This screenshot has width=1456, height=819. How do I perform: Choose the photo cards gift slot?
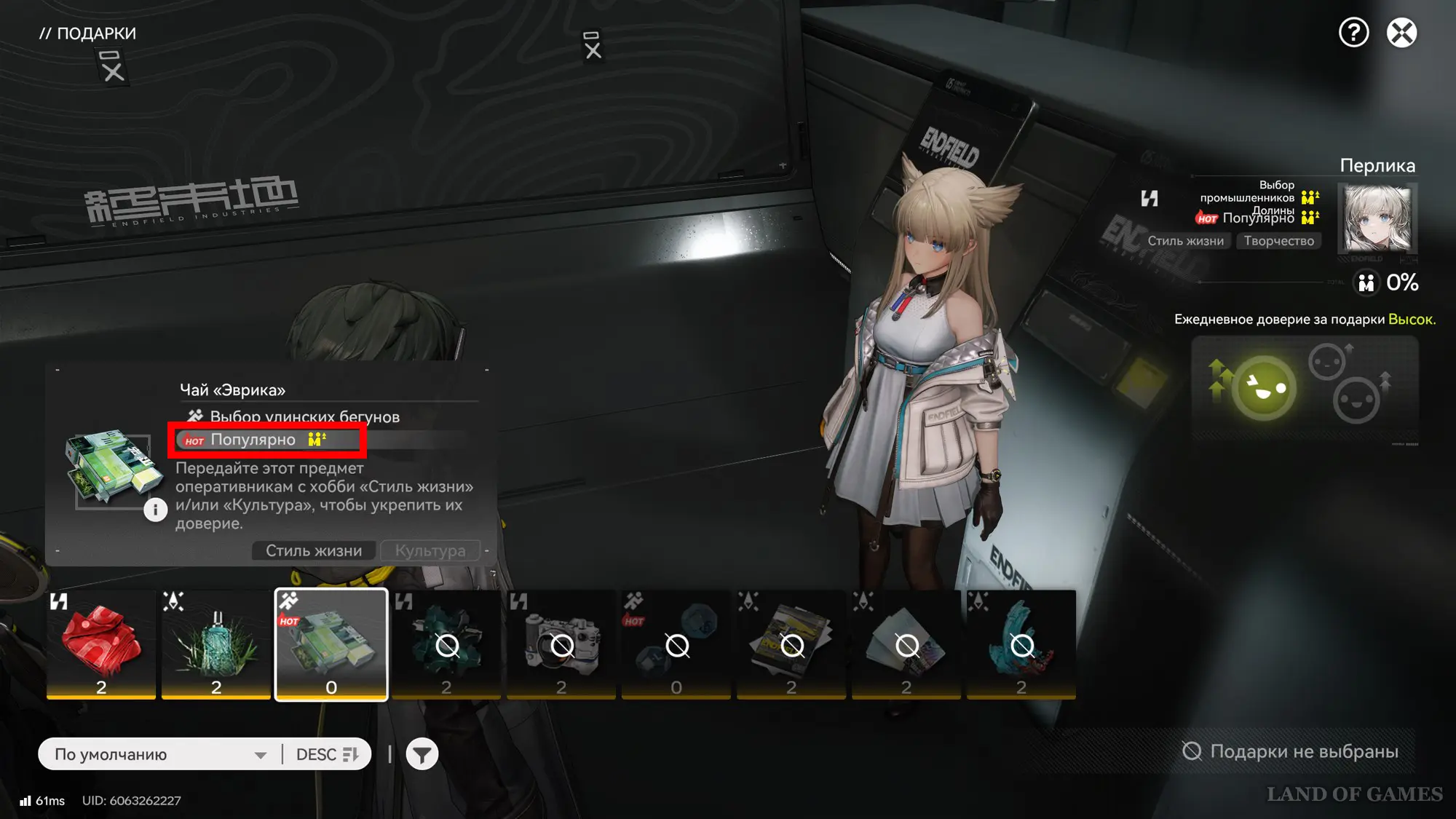click(906, 644)
